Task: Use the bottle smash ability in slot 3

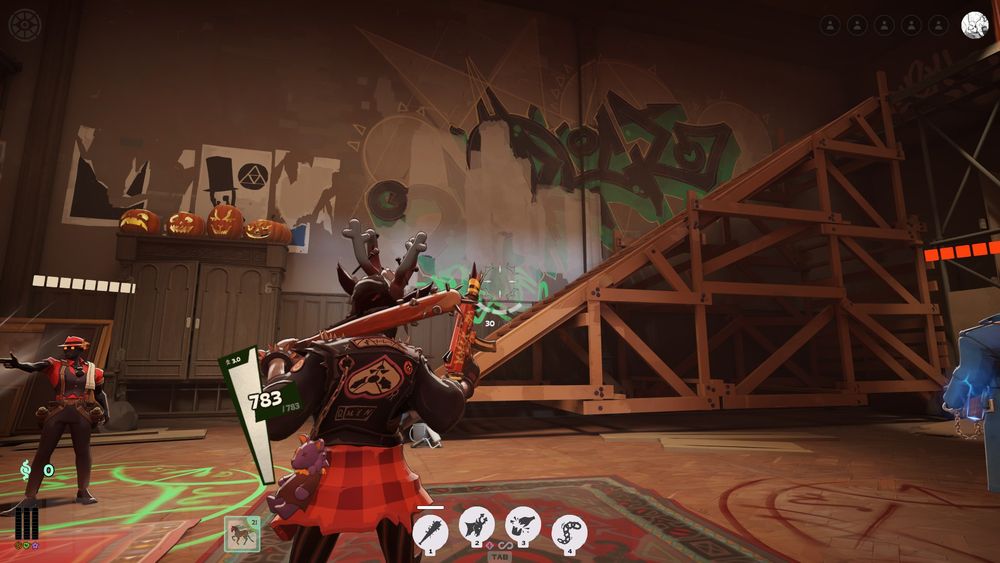Action: (522, 525)
